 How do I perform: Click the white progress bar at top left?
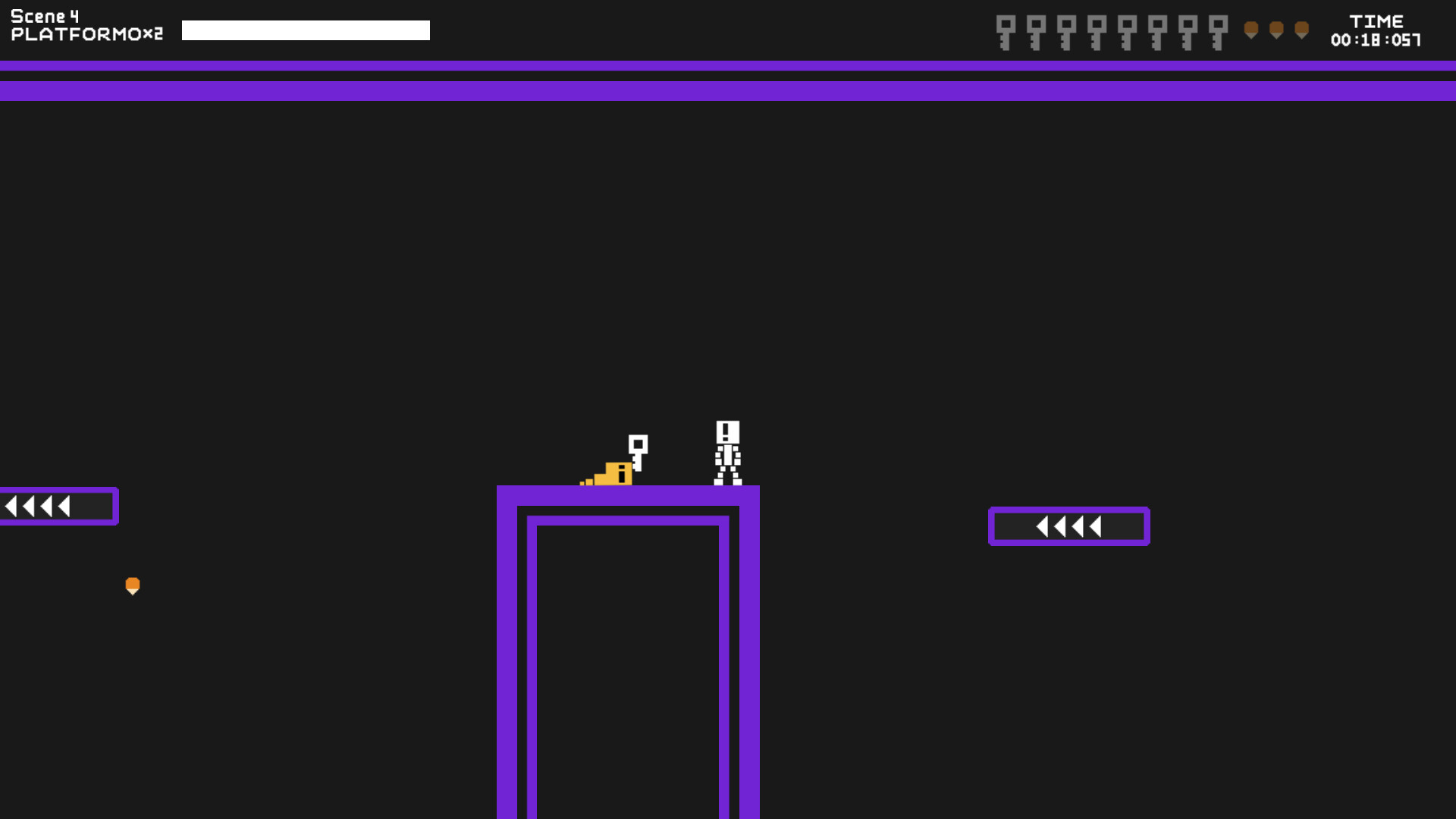pyautogui.click(x=306, y=30)
